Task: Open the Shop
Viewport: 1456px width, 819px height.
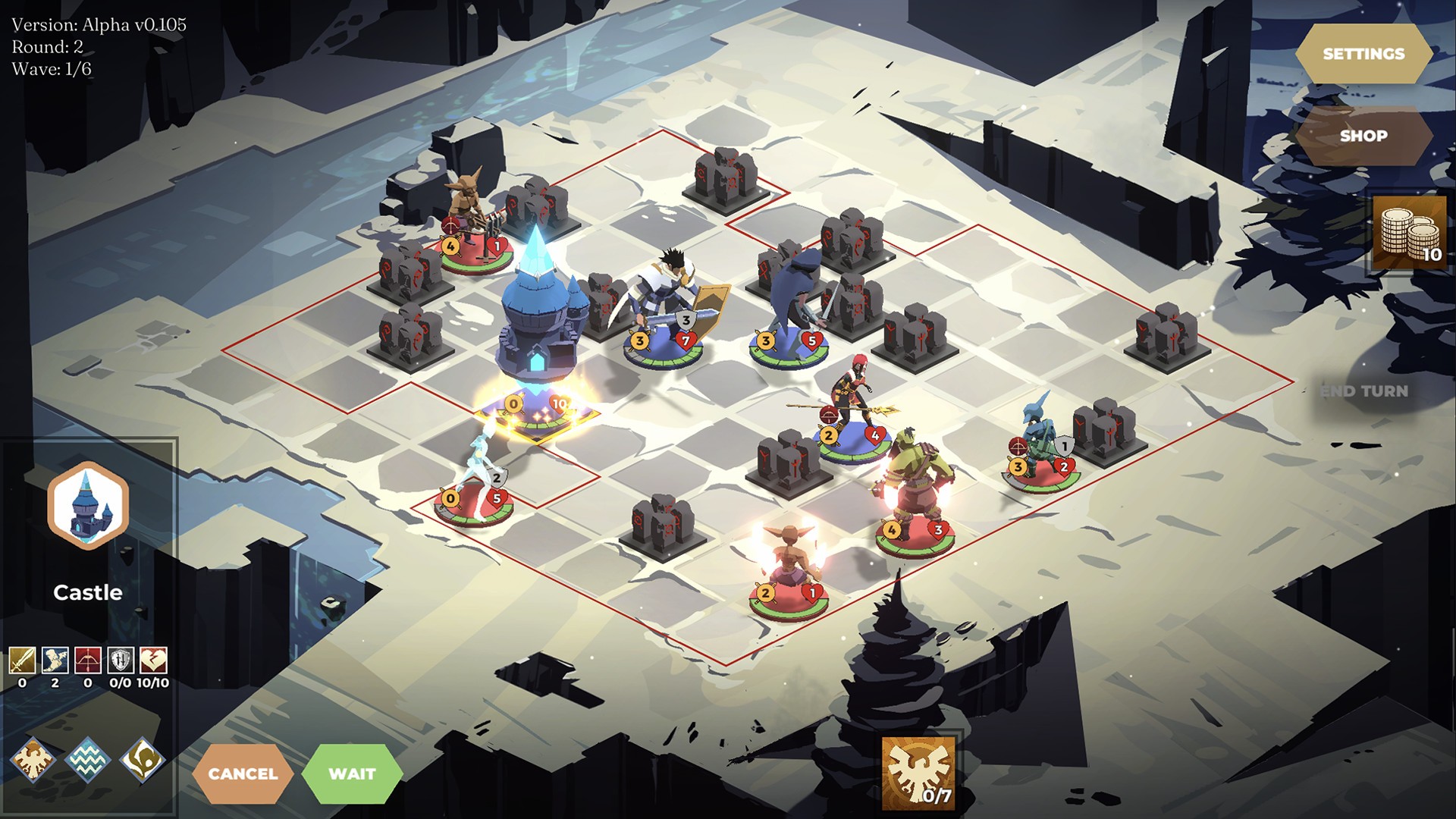Action: pyautogui.click(x=1363, y=136)
